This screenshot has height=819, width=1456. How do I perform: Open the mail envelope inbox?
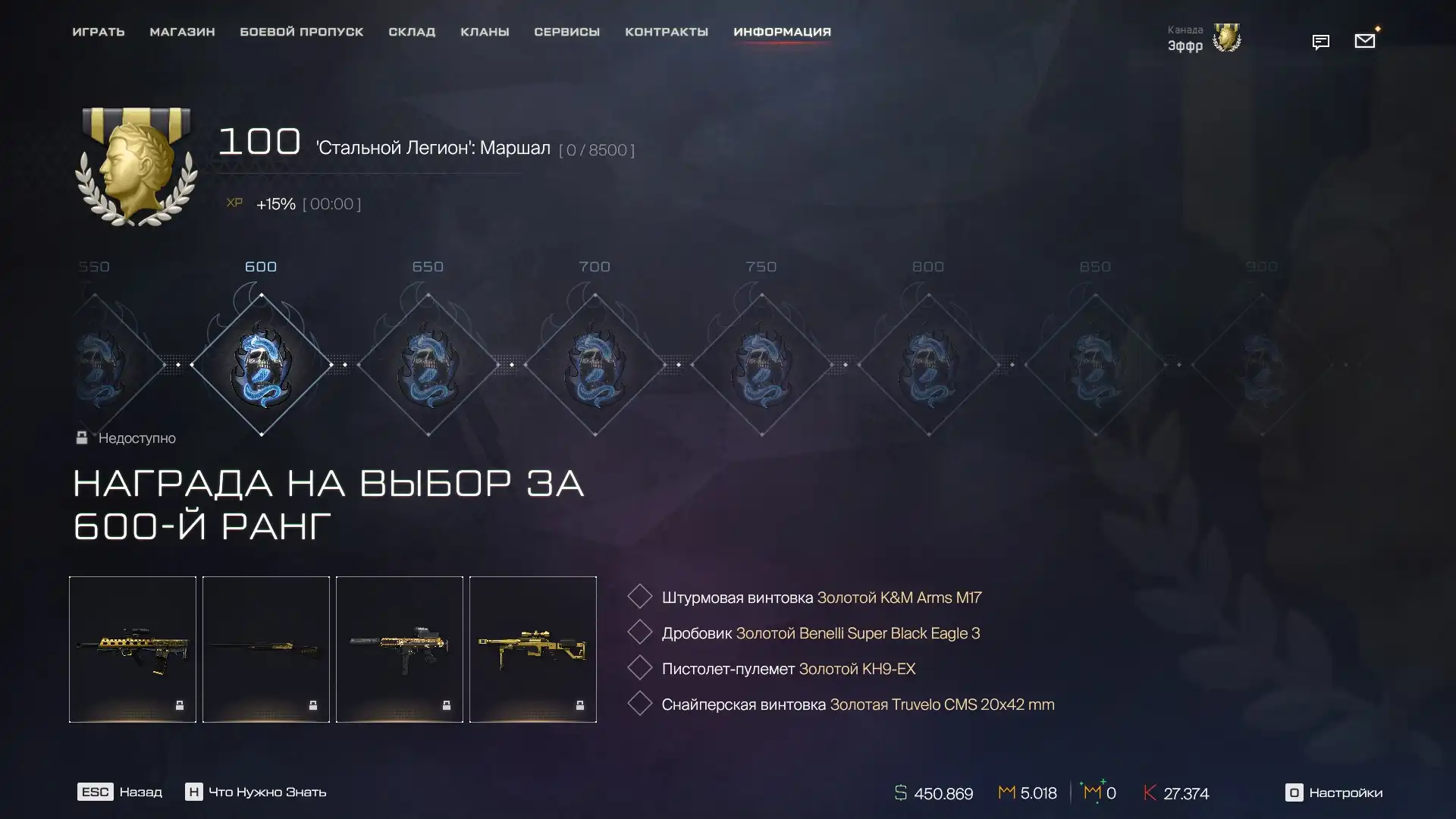click(1364, 41)
